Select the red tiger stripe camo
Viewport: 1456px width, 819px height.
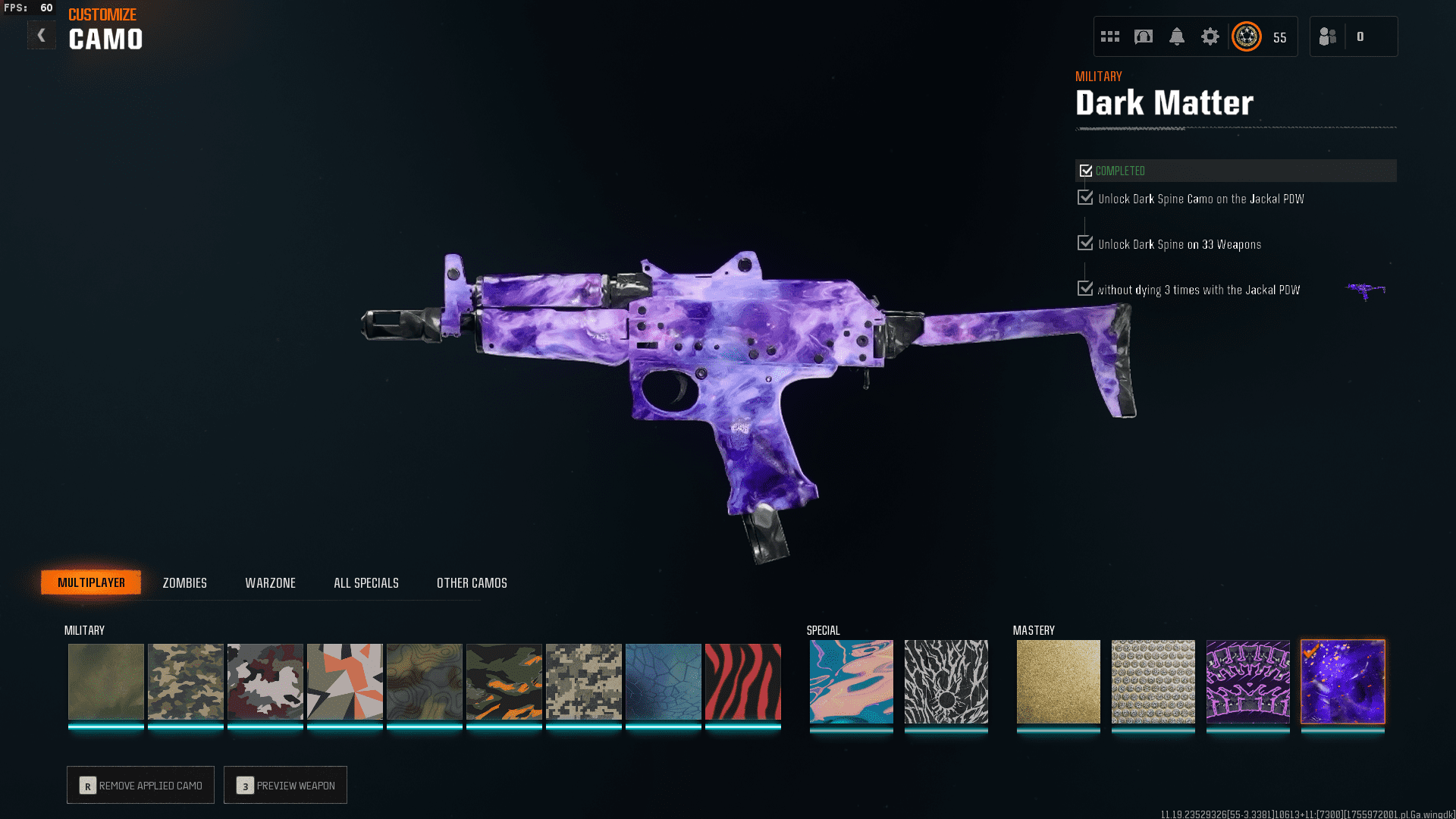point(742,681)
